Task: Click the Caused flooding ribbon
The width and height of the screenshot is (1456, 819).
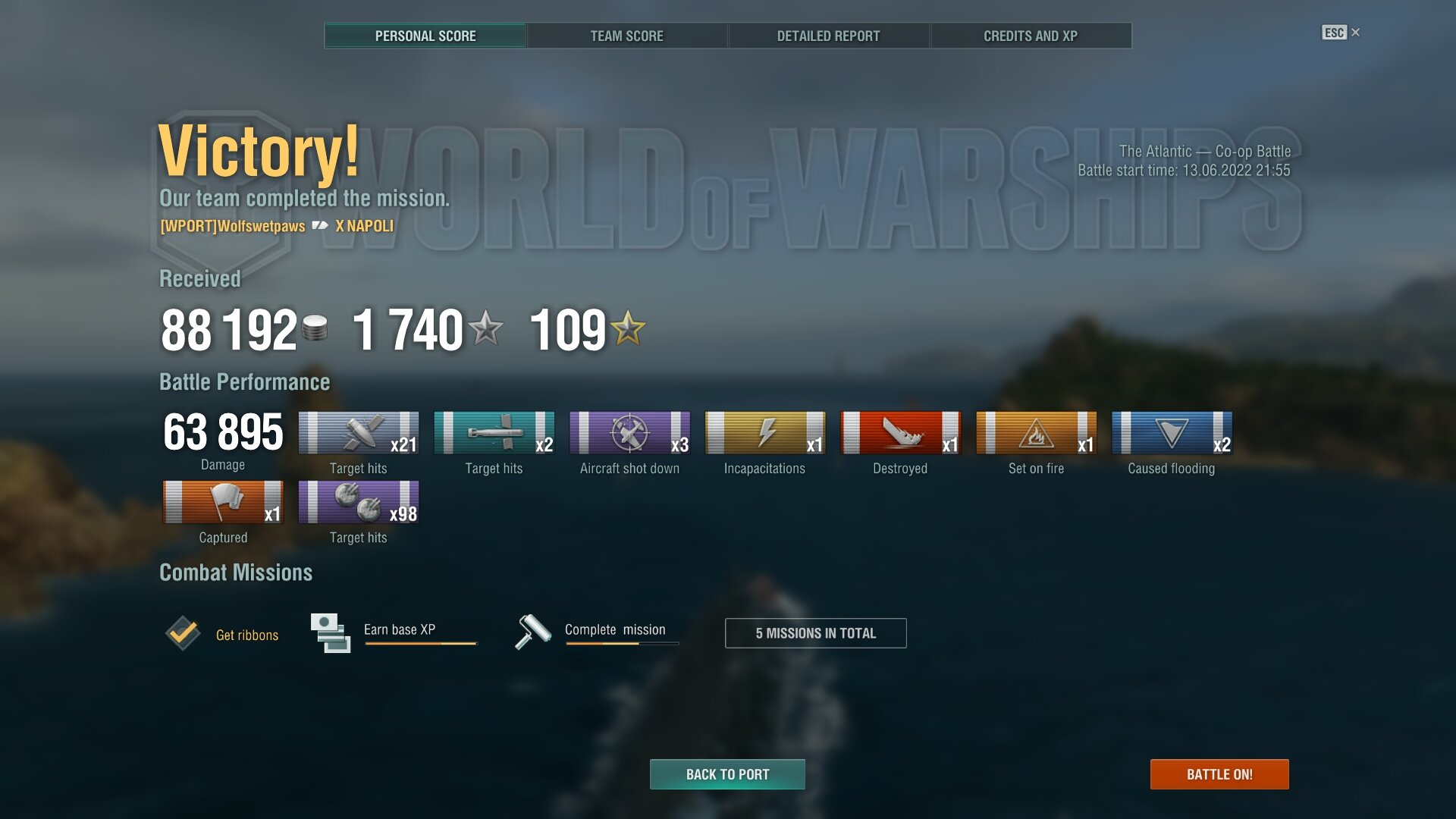Action: [1171, 434]
